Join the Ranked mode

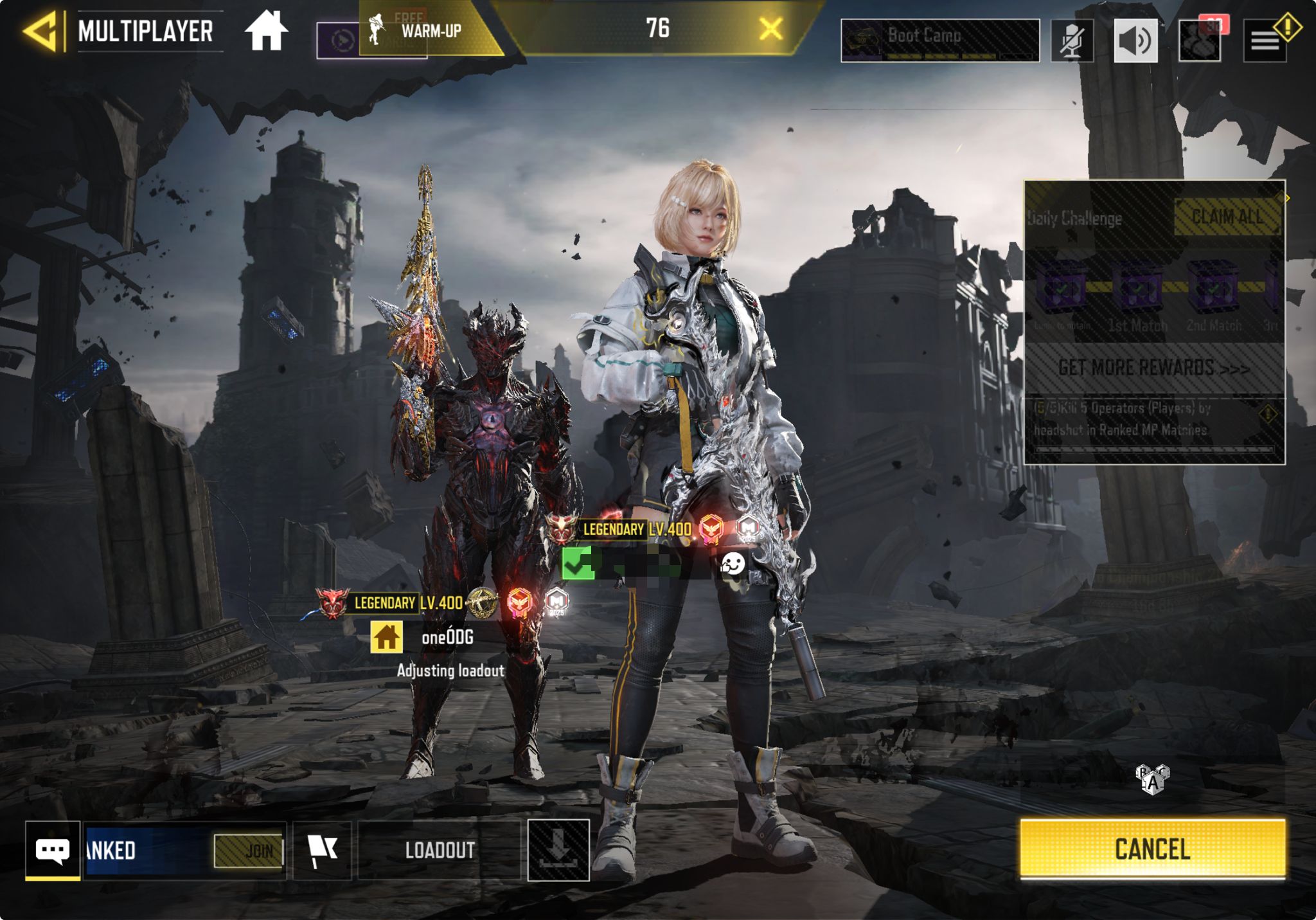(249, 851)
